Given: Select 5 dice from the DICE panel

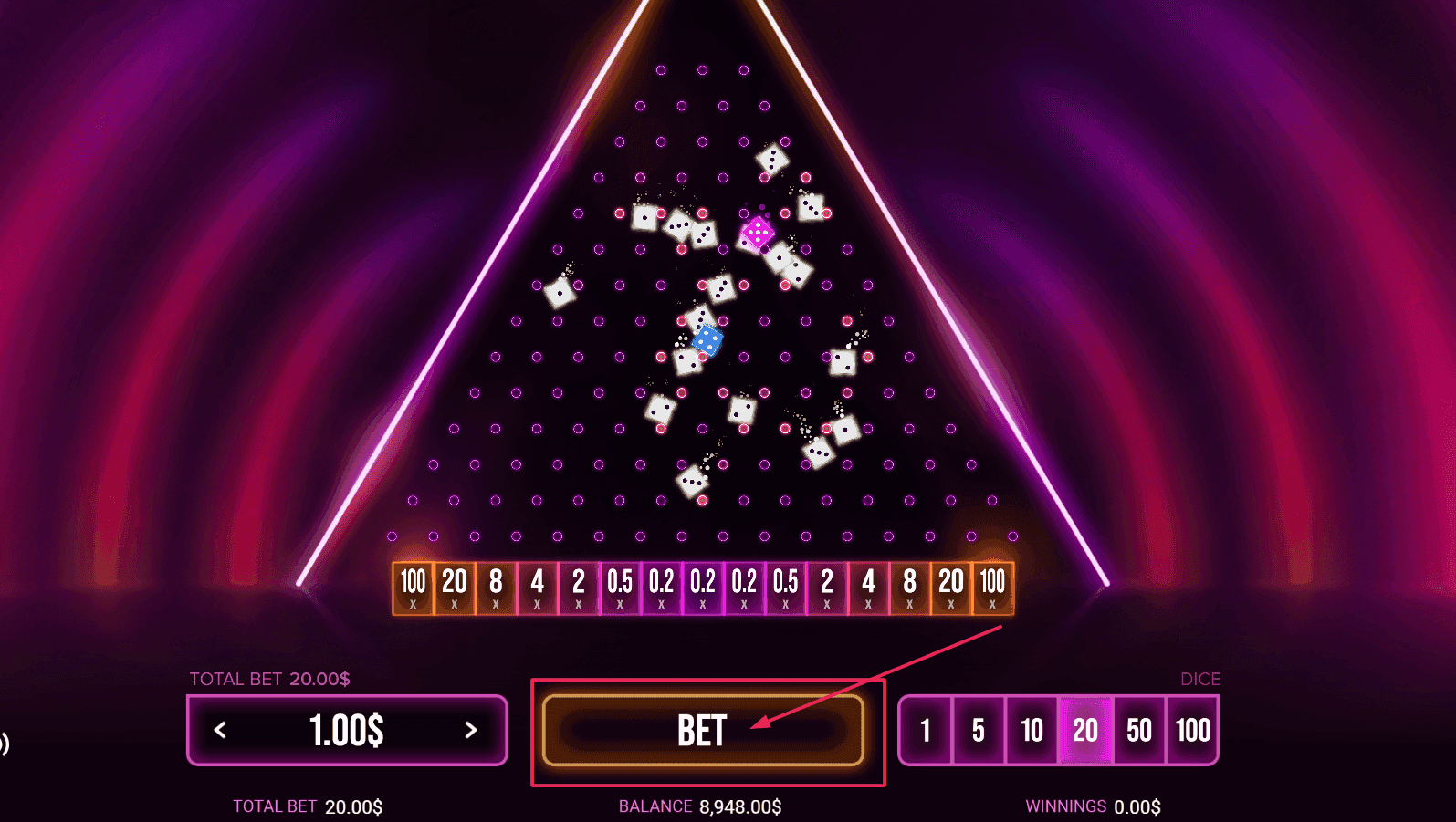Looking at the screenshot, I should coord(978,730).
